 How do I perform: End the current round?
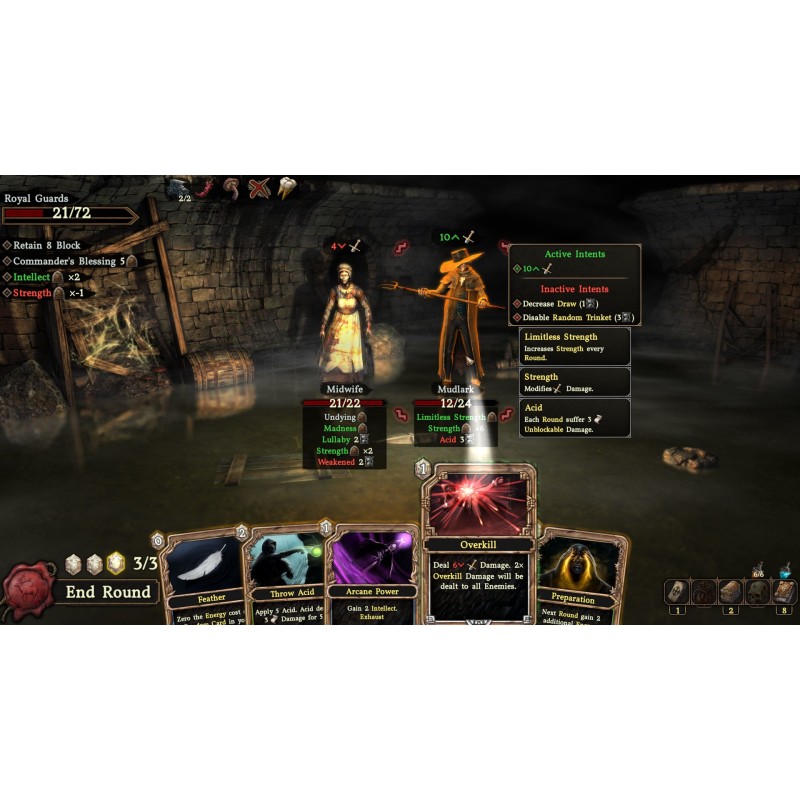[108, 592]
